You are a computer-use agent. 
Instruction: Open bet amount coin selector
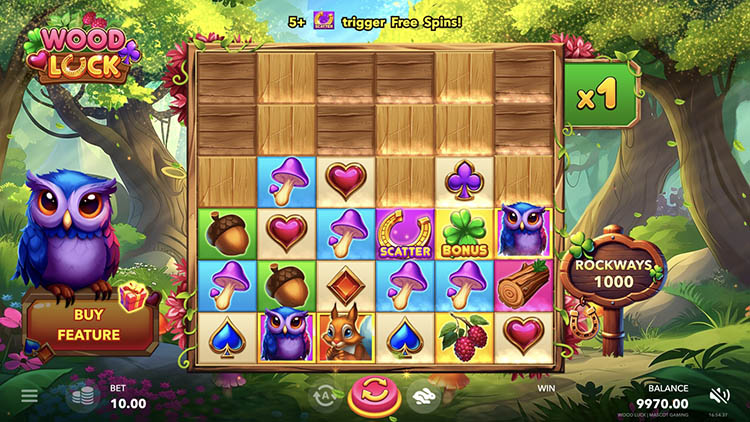[x=83, y=397]
